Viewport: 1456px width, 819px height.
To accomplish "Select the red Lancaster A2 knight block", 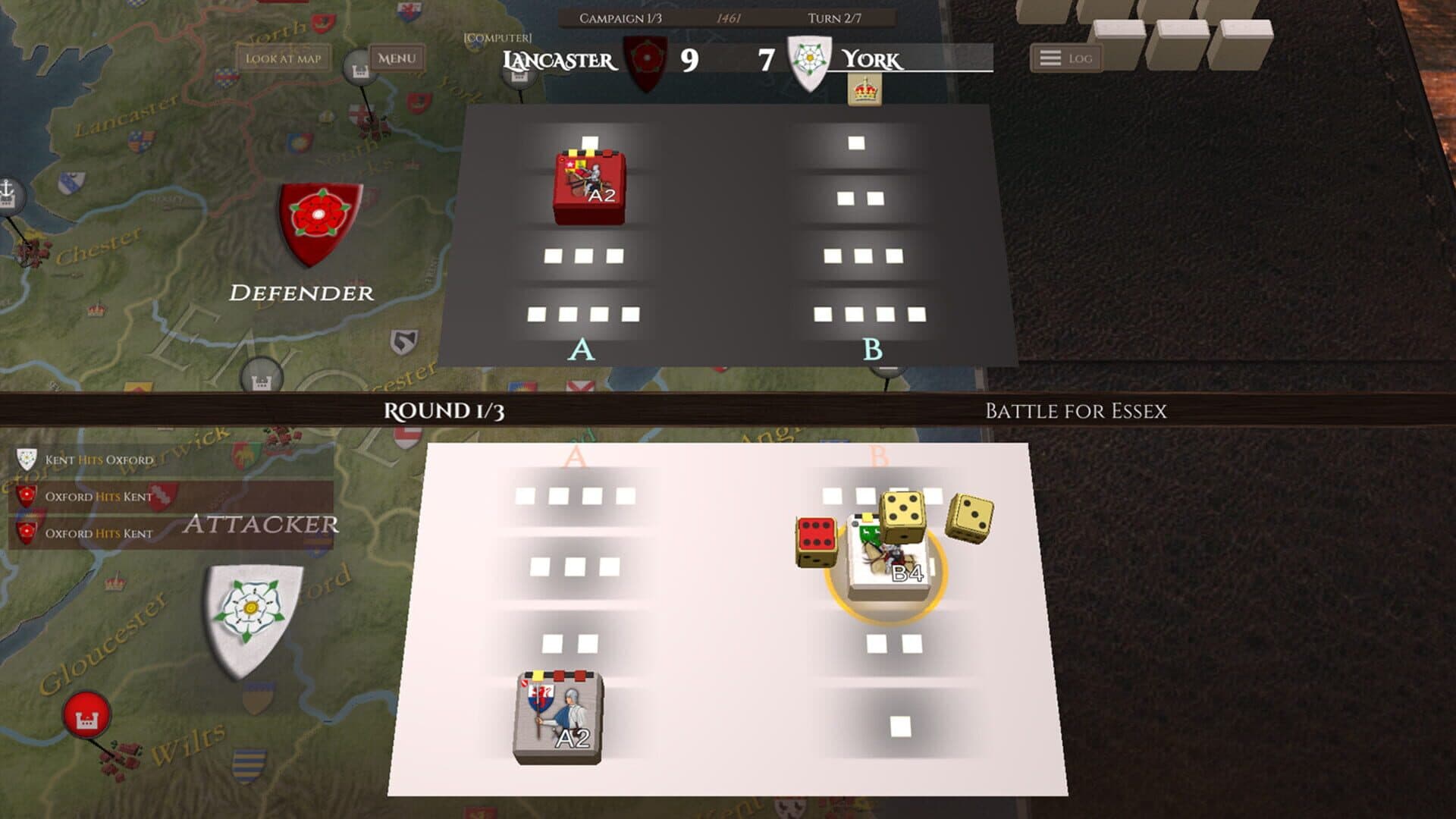I will coord(589,187).
